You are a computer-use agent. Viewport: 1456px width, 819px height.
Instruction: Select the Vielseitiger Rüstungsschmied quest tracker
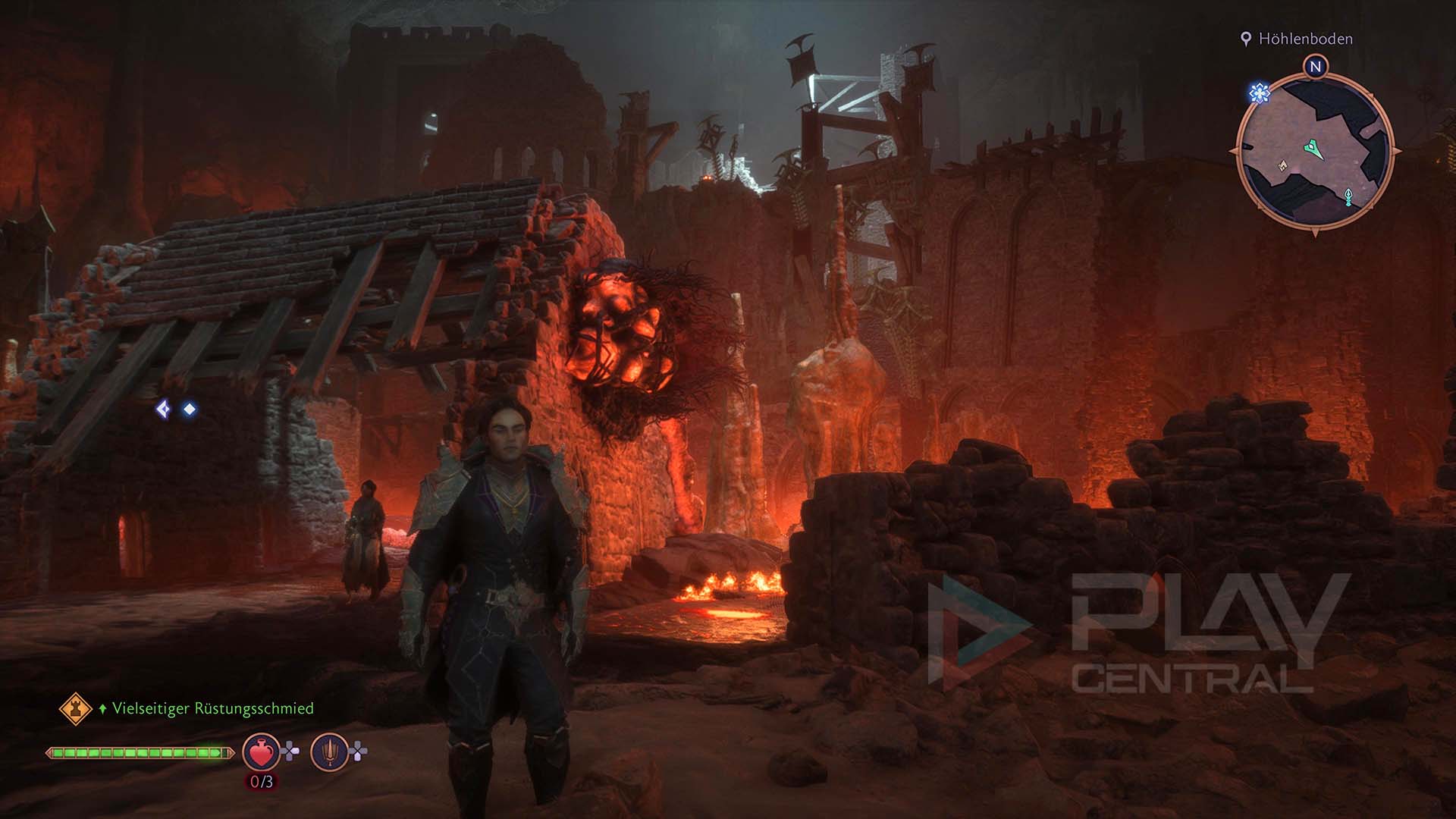pyautogui.click(x=212, y=708)
